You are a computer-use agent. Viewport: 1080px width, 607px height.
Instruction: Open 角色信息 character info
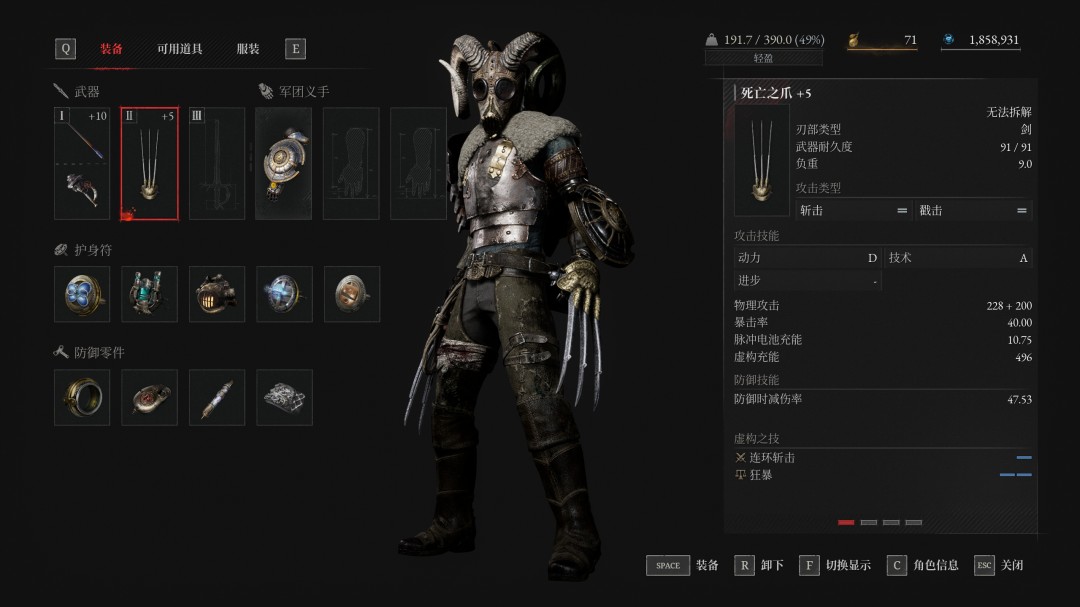tap(922, 565)
